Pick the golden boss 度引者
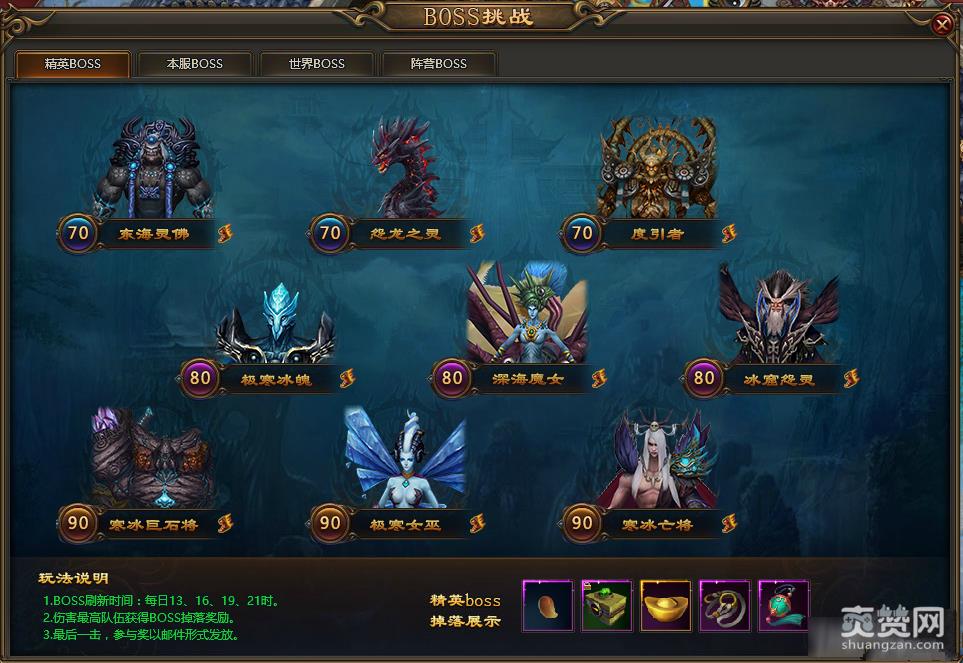This screenshot has width=963, height=663. click(658, 170)
